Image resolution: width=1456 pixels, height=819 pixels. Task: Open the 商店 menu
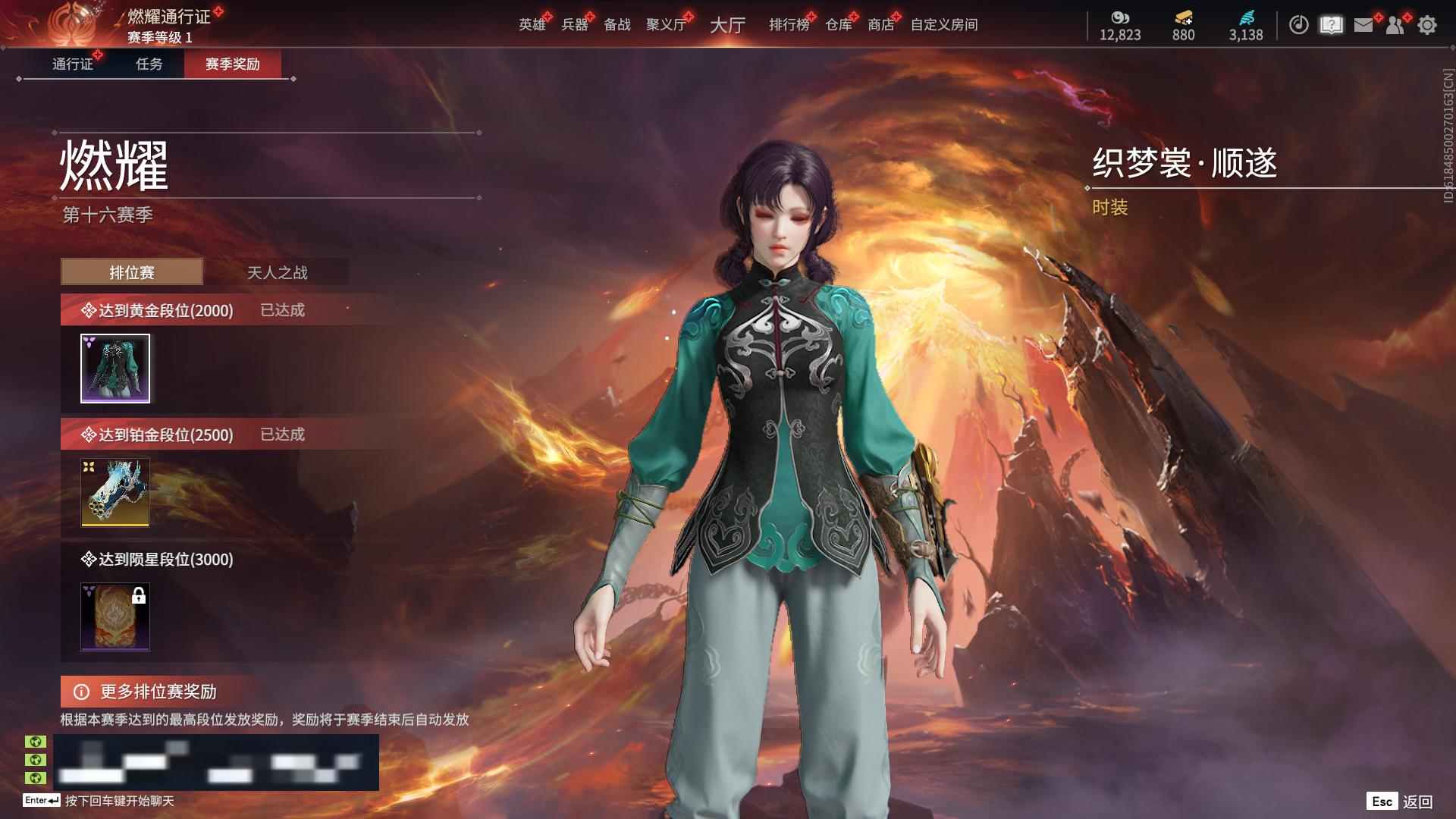point(883,24)
